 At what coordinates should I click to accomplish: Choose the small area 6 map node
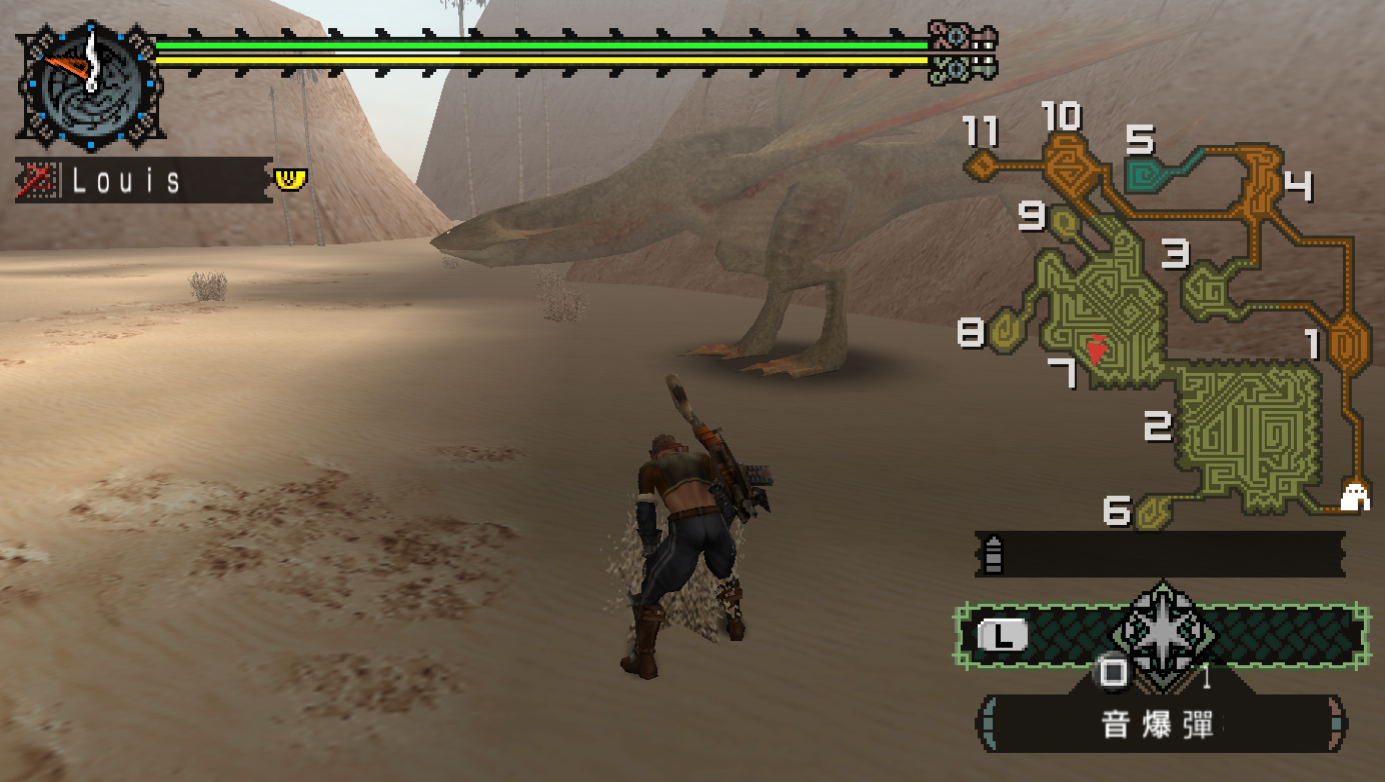click(1153, 511)
